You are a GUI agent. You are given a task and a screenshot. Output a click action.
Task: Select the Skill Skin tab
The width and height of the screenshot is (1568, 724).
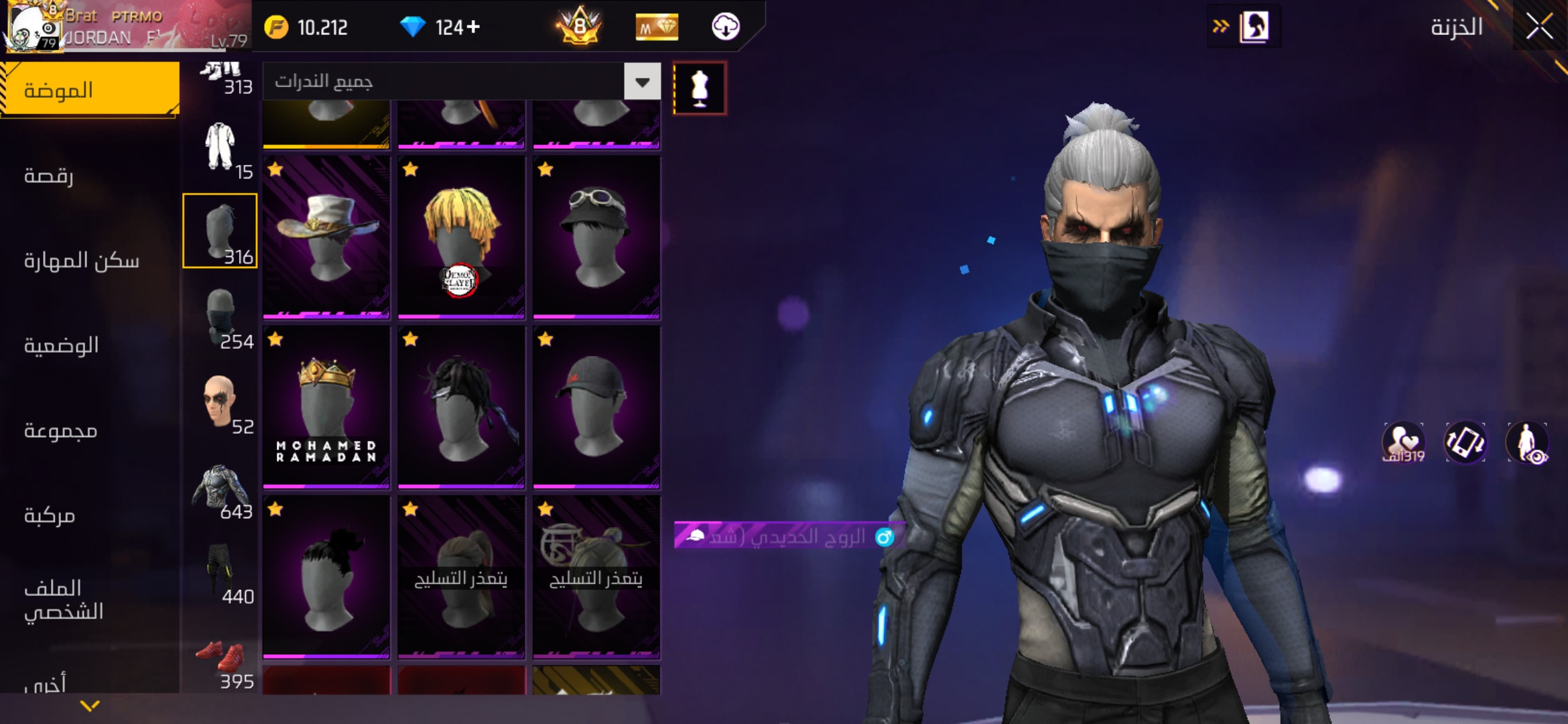[x=81, y=261]
